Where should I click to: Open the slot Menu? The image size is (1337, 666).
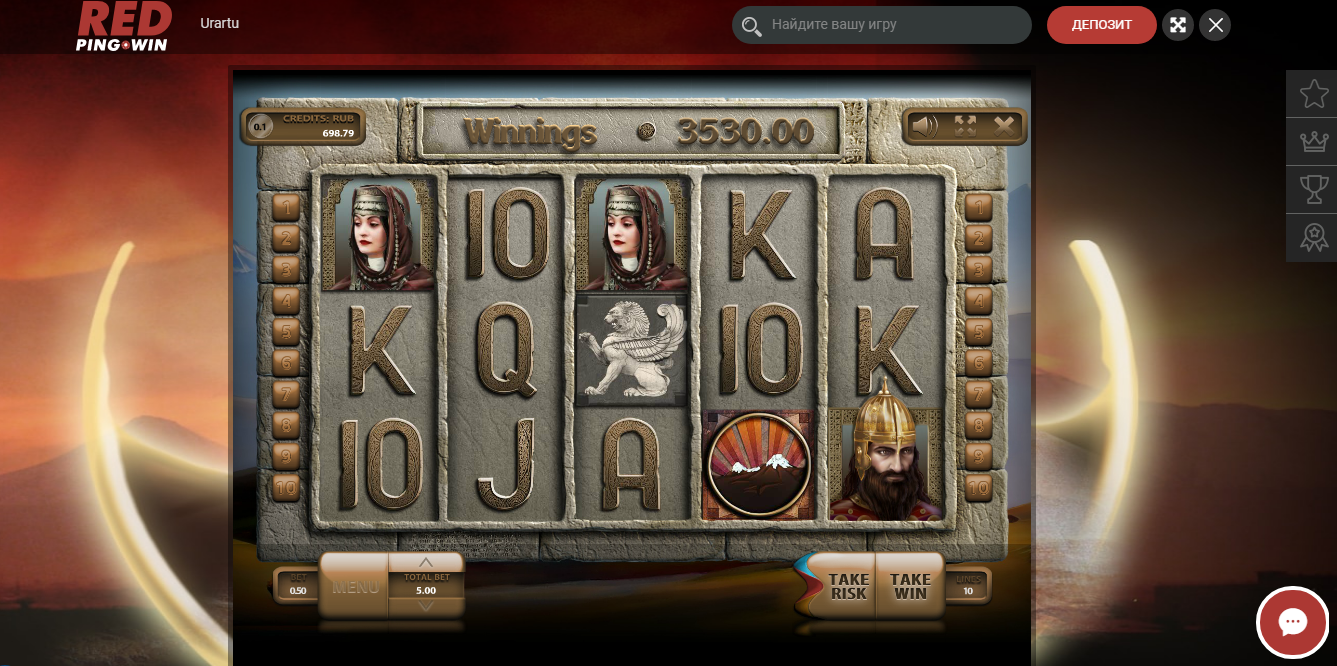coord(355,586)
